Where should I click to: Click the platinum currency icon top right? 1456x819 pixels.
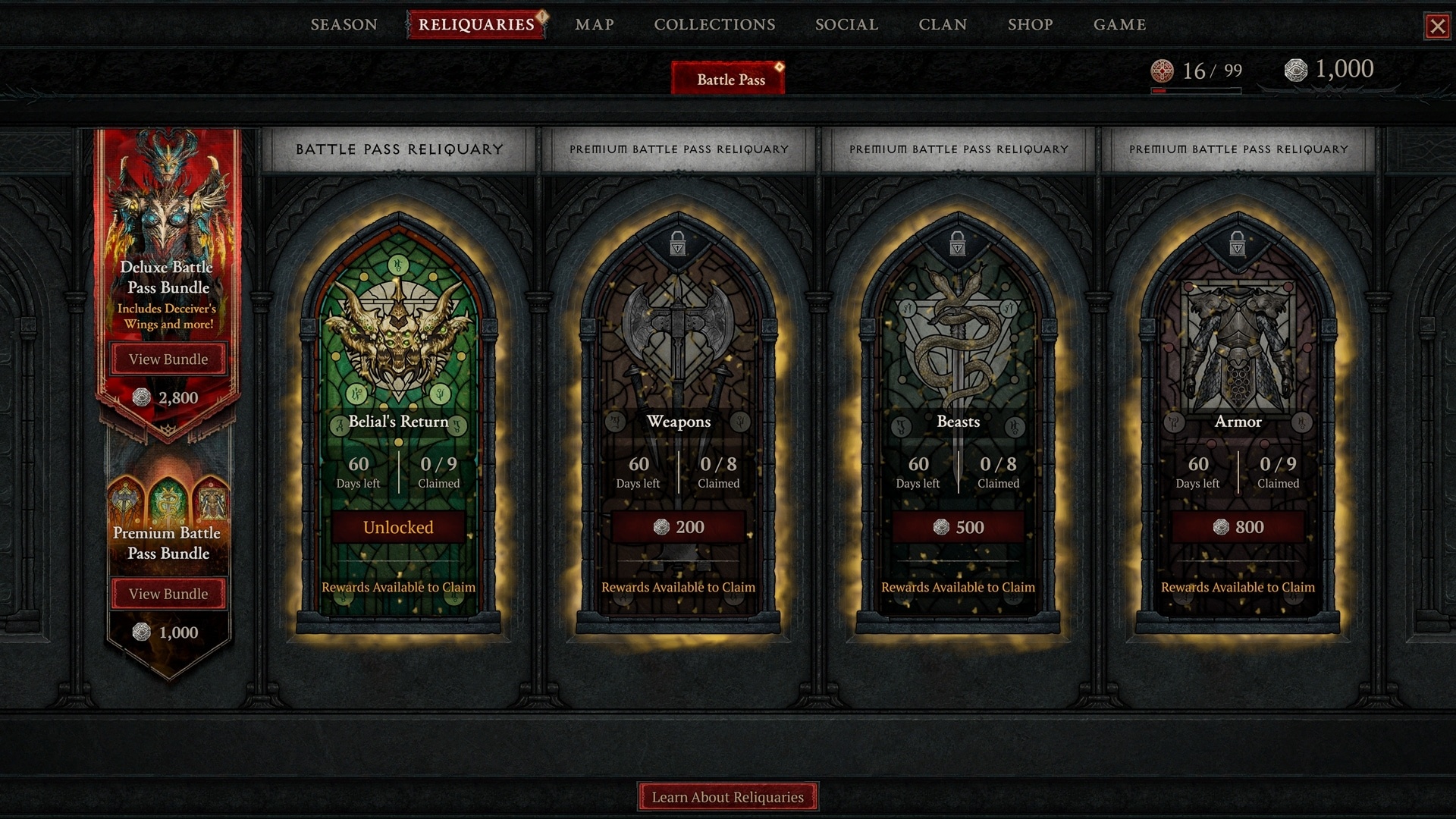click(1298, 70)
